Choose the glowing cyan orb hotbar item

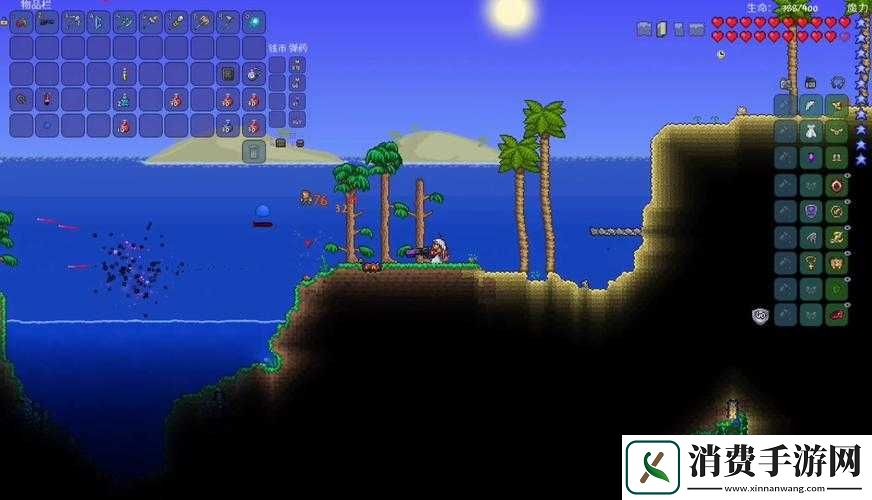[254, 22]
